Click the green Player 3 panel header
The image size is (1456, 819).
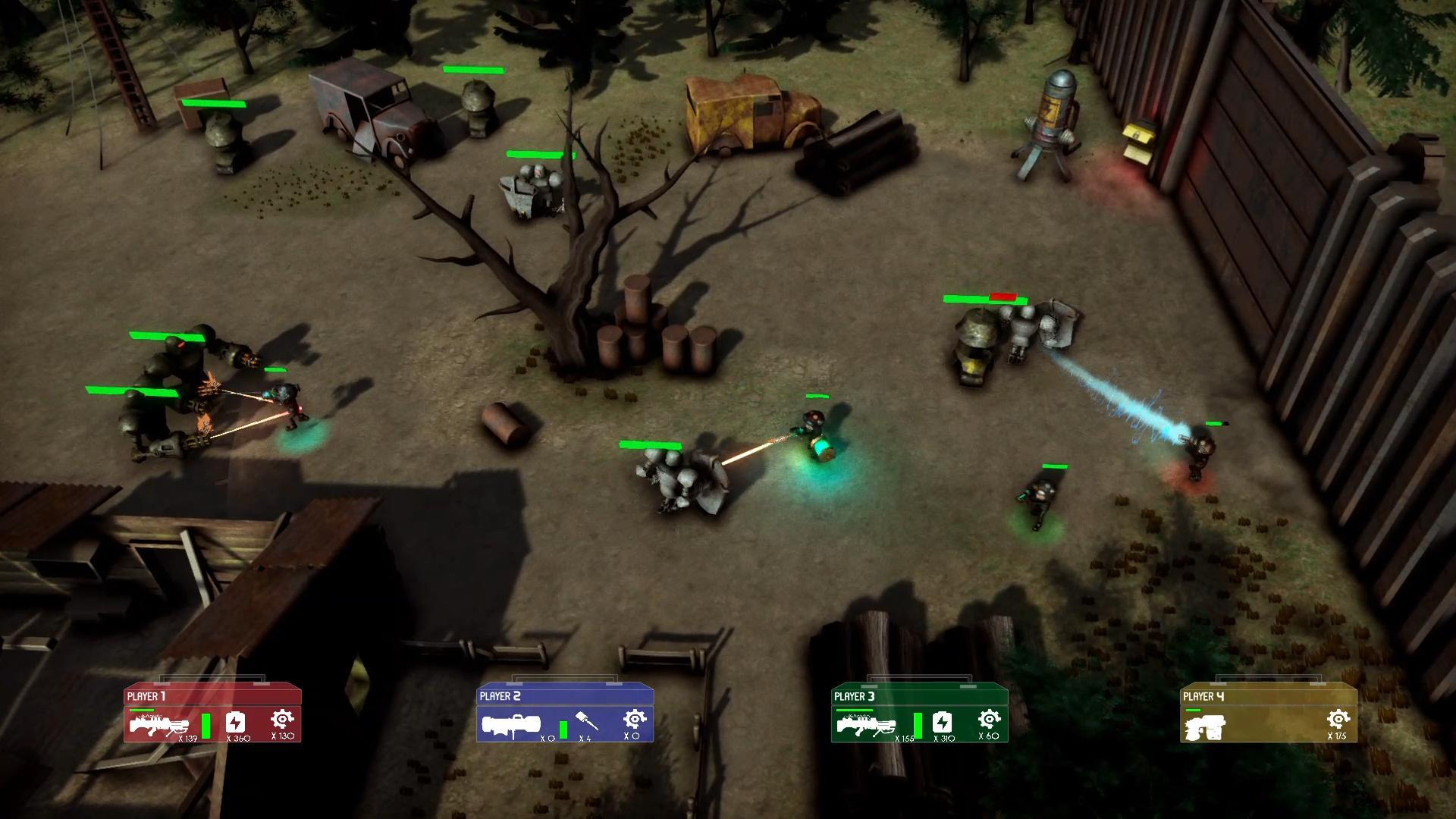tap(919, 695)
